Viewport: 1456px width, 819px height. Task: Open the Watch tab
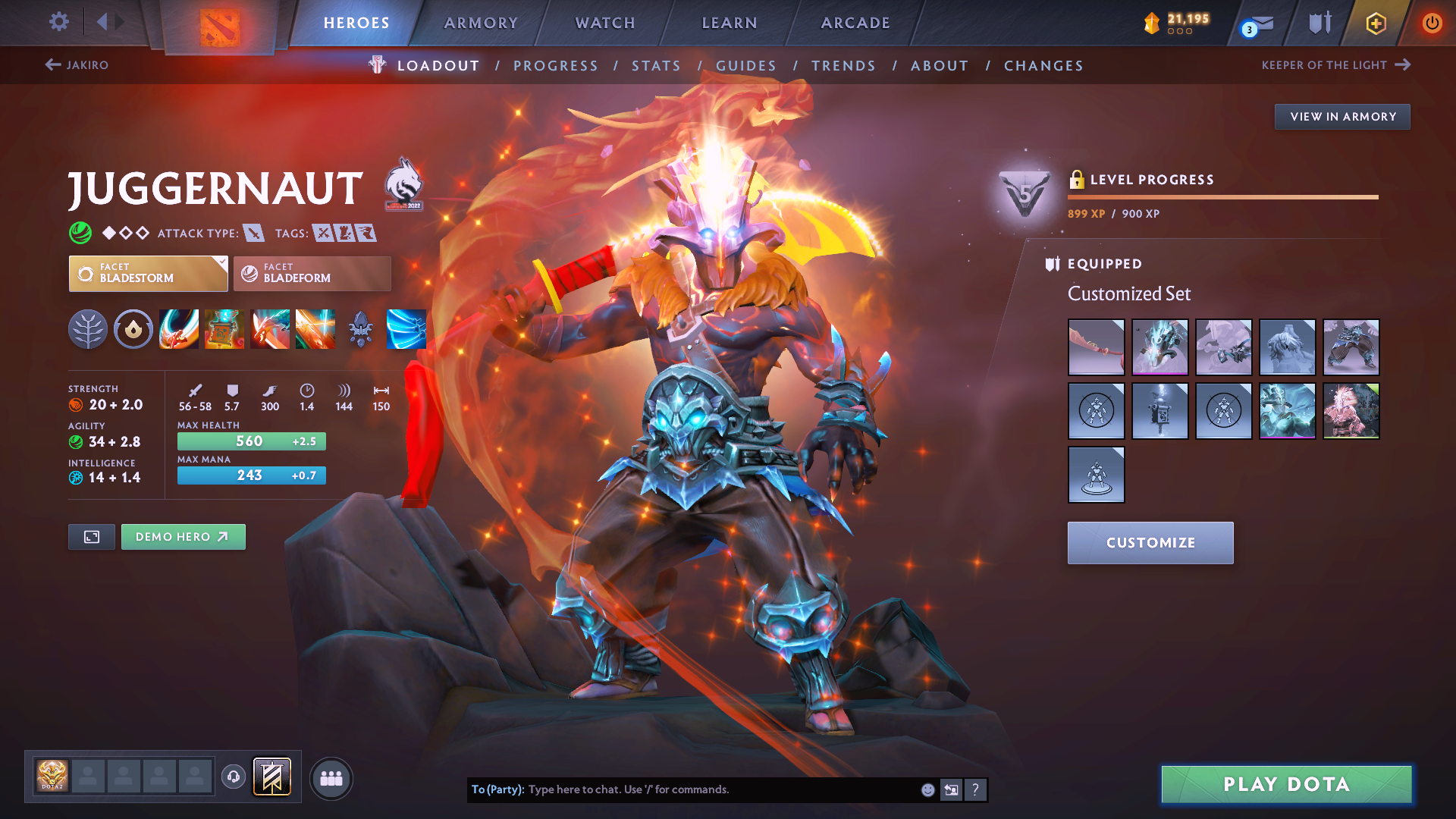tap(605, 23)
